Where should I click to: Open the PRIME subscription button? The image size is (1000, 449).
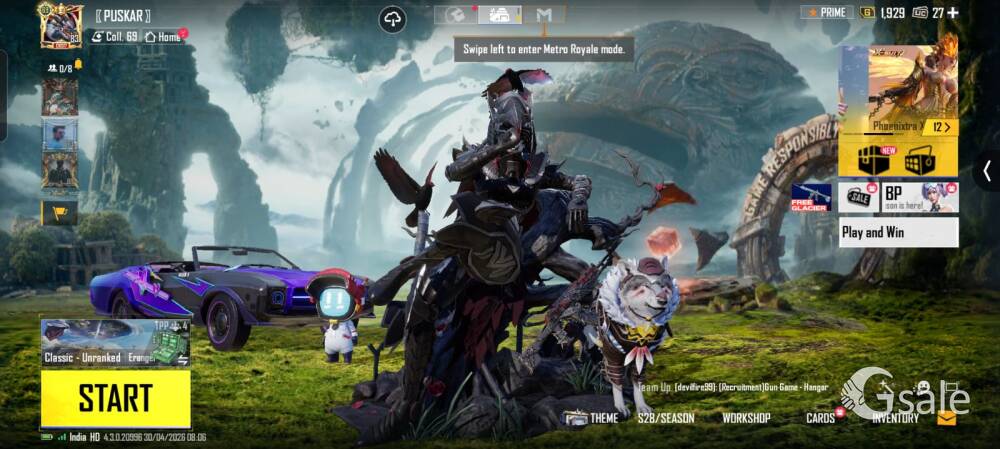point(826,13)
